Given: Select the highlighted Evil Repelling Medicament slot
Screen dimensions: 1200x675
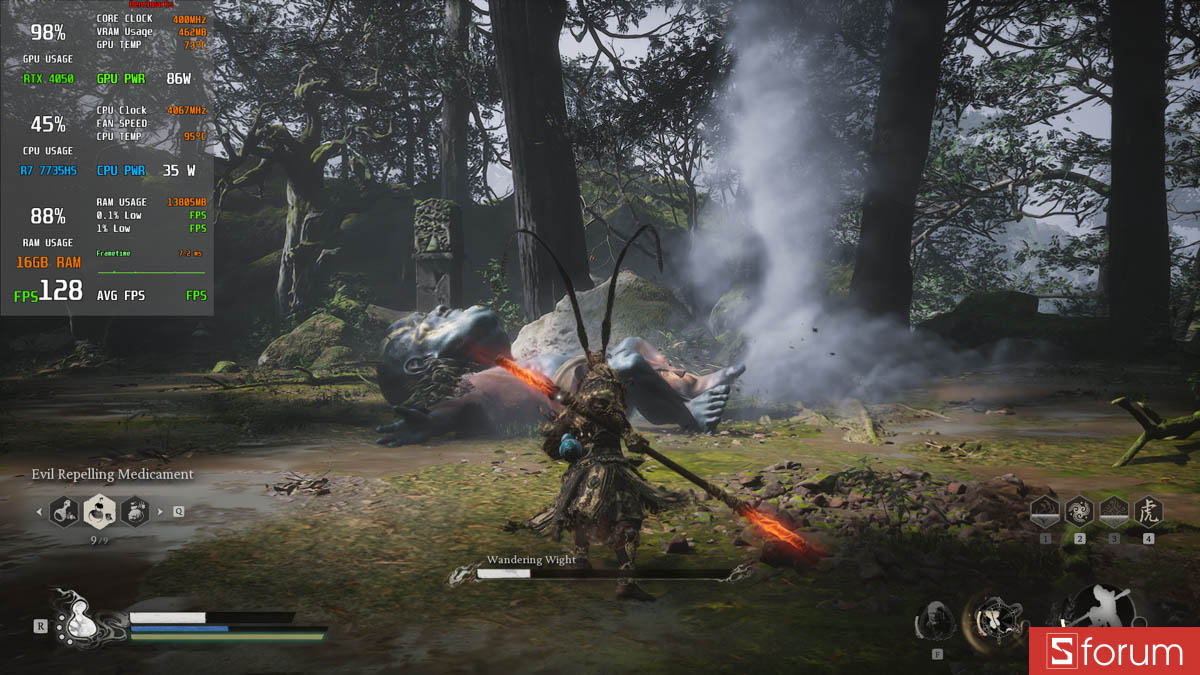Looking at the screenshot, I should point(99,512).
